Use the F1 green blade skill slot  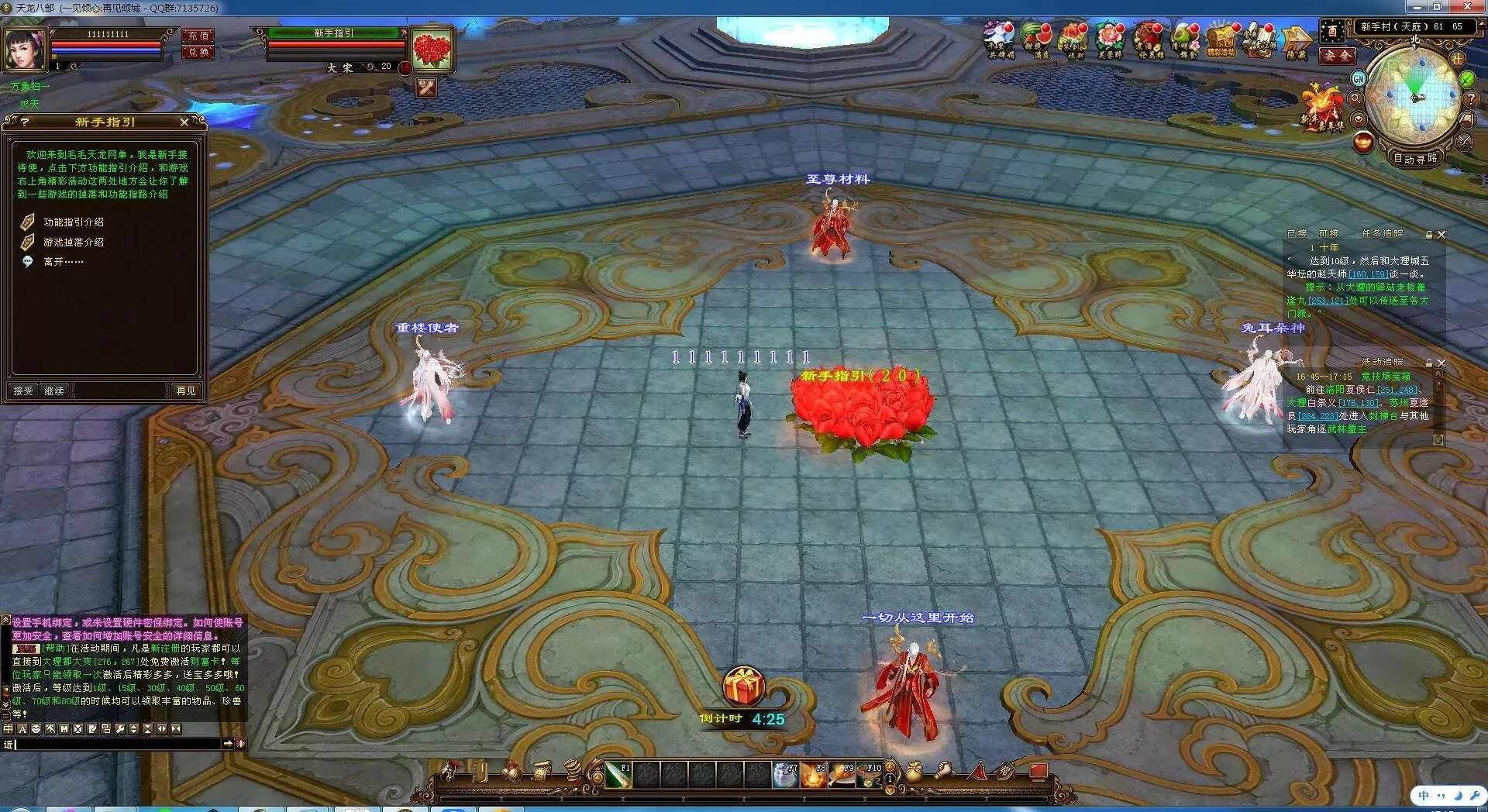click(618, 774)
